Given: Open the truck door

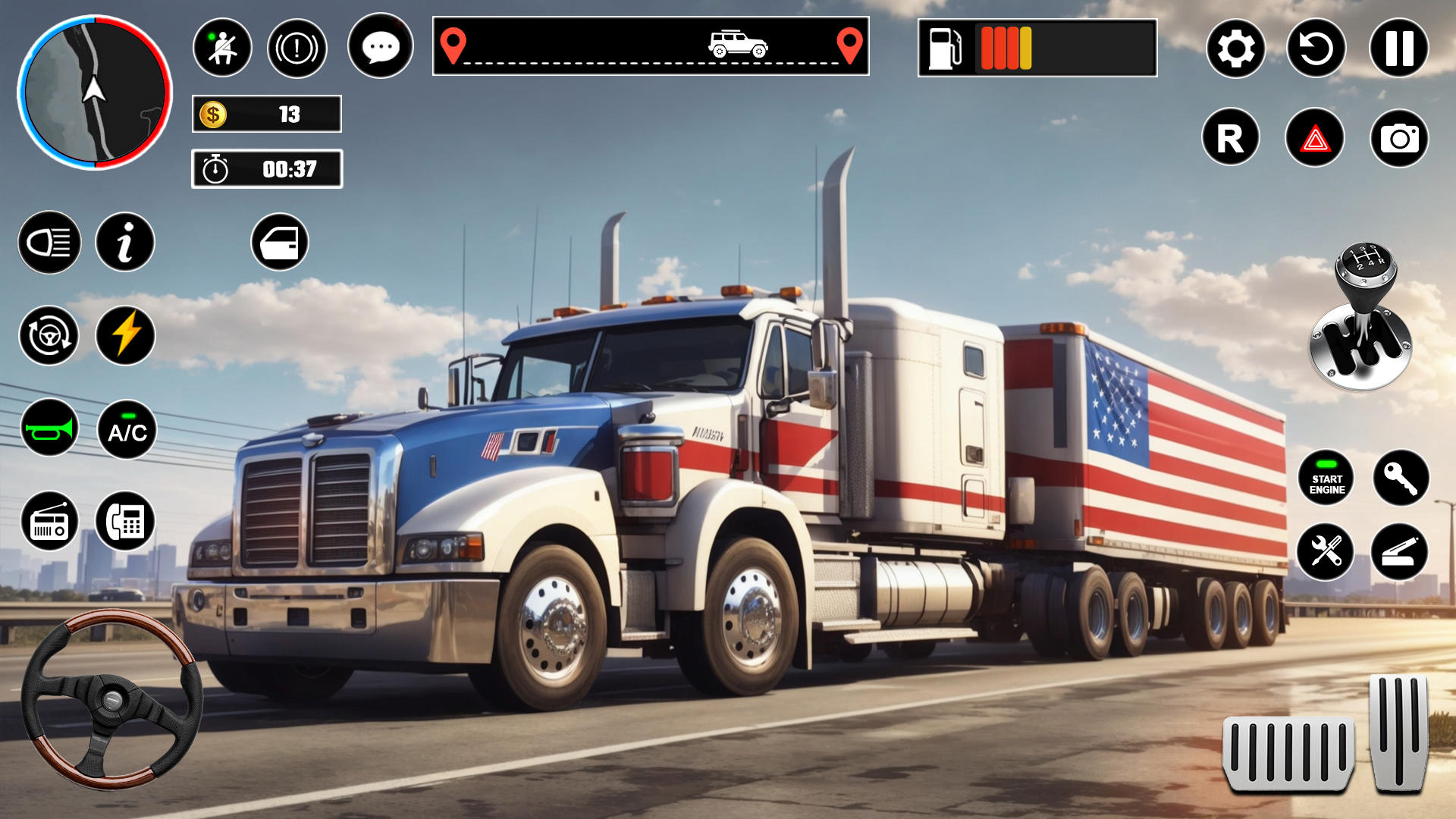Looking at the screenshot, I should click(280, 243).
